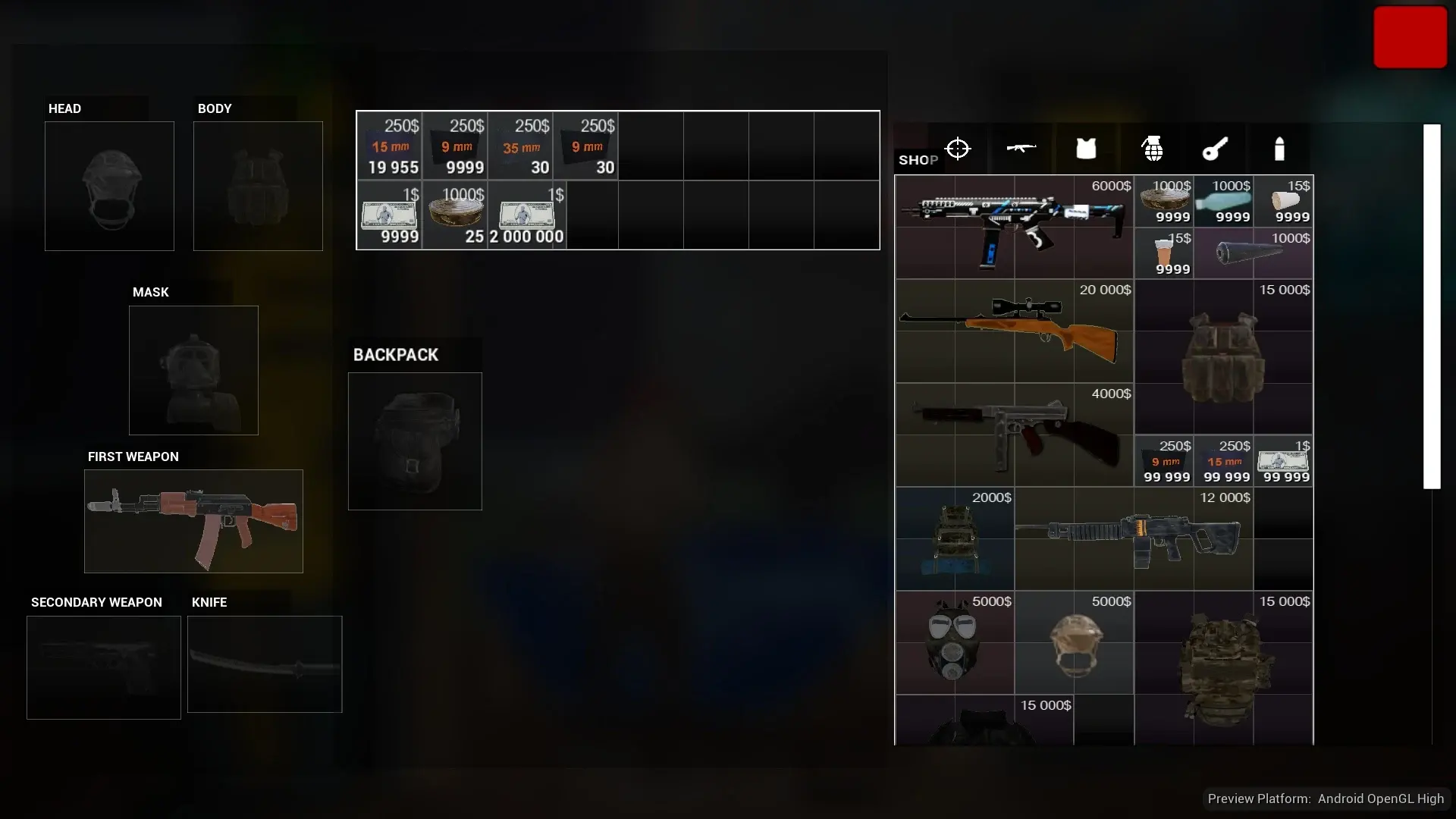Viewport: 1456px width, 819px height.
Task: Open the body armor vest shop tab
Action: [1086, 149]
